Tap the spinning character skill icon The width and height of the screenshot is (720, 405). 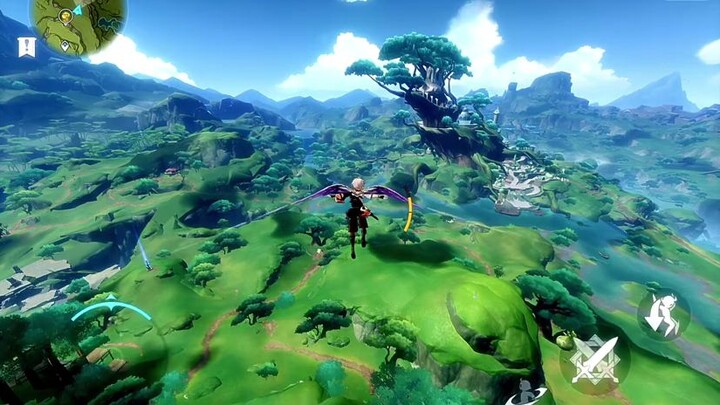point(524,393)
